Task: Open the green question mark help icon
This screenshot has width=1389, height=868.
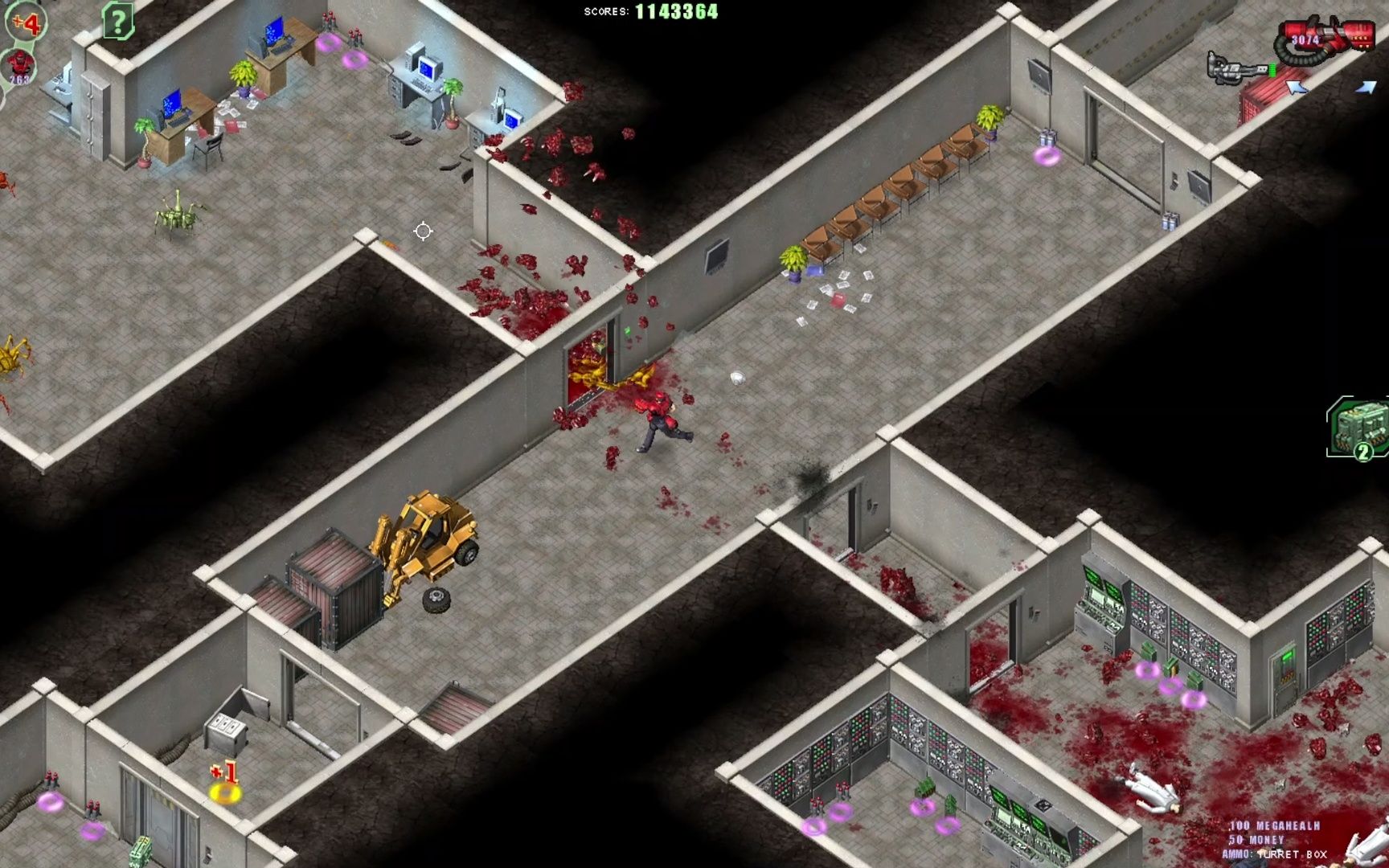Action: tap(117, 22)
